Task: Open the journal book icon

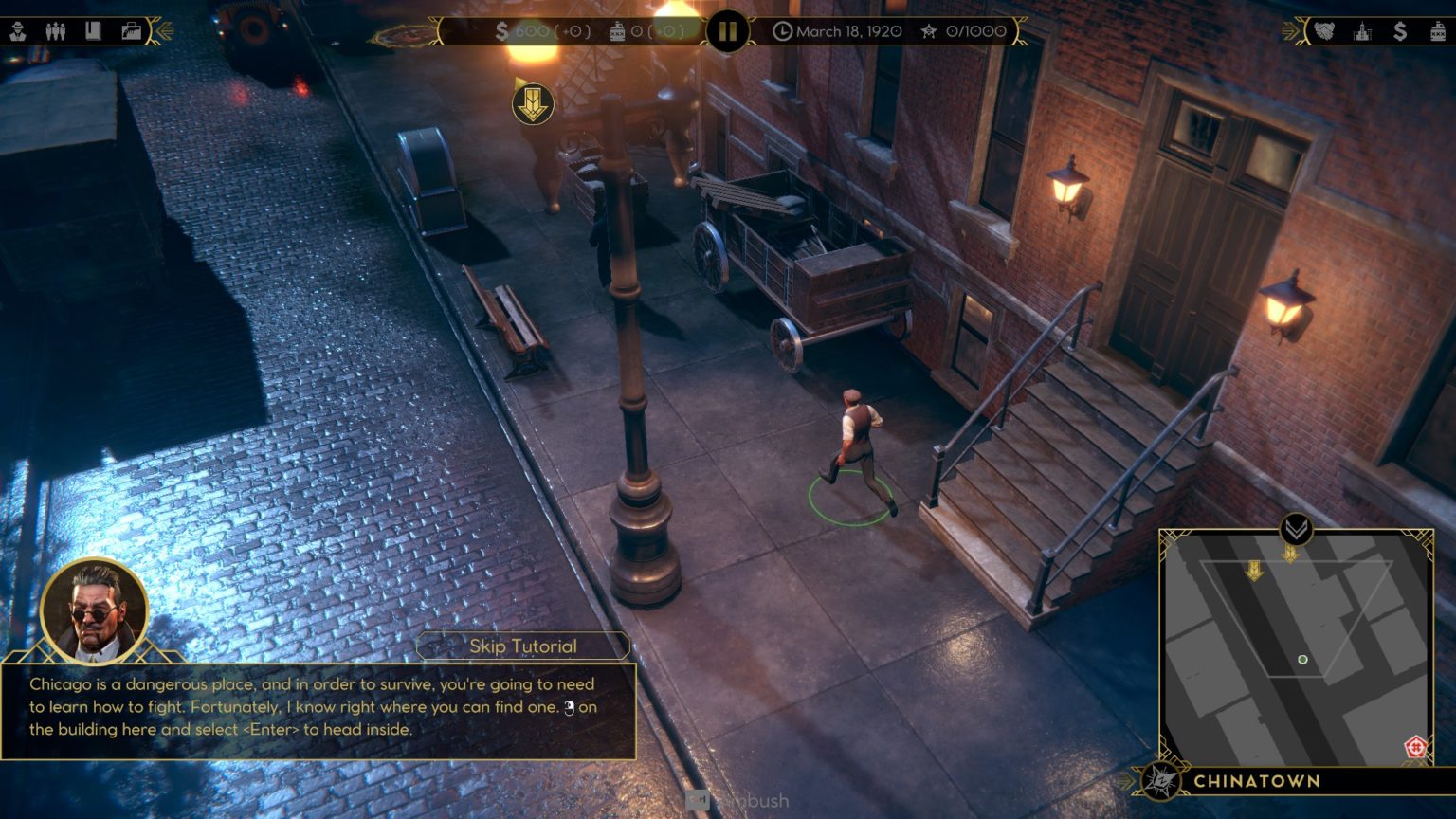Action: coord(93,31)
